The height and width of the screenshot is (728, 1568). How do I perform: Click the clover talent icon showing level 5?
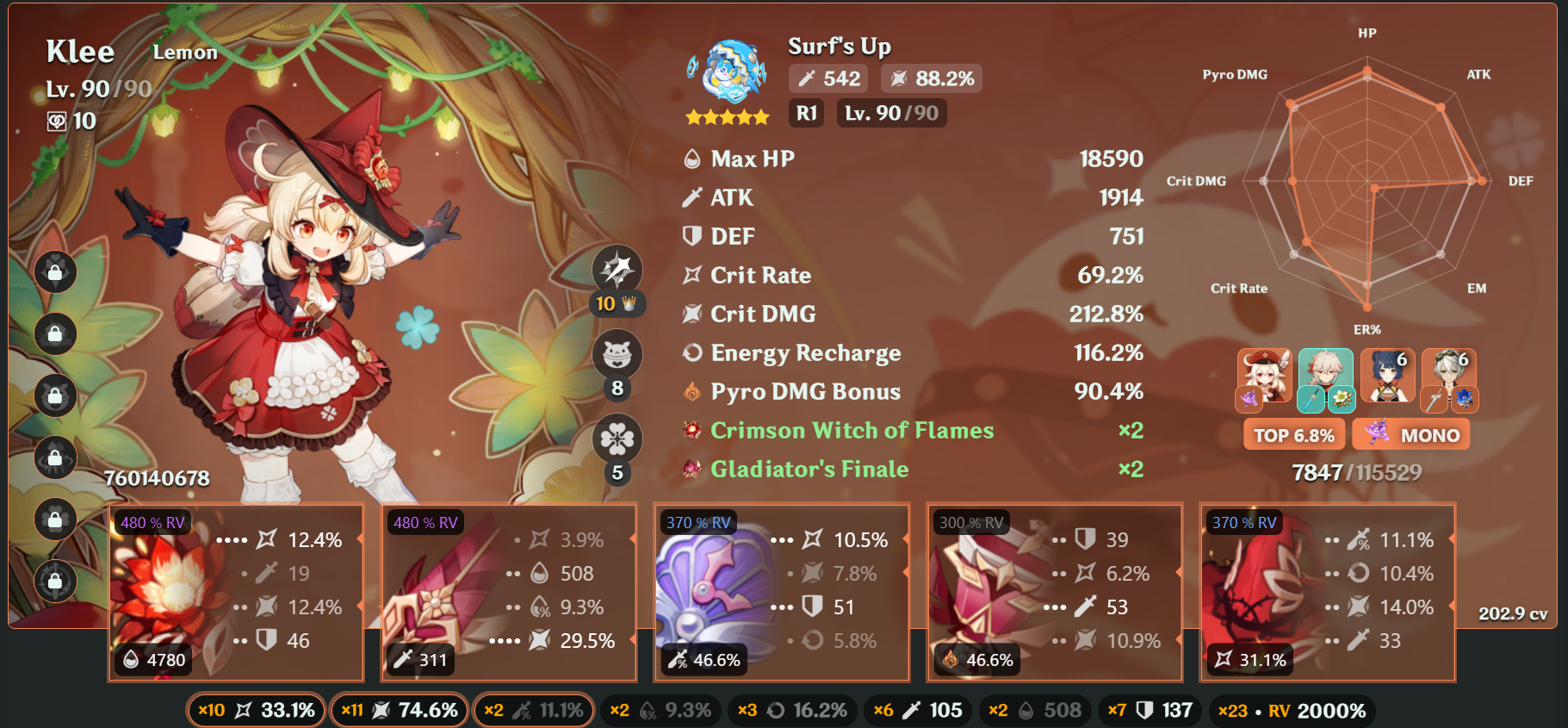click(617, 439)
